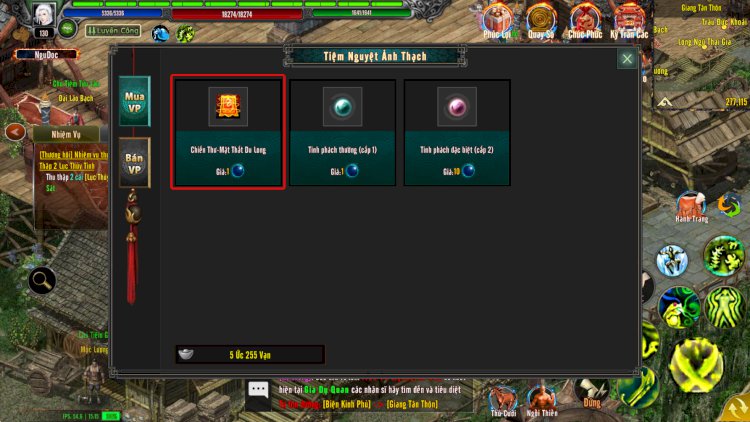Open the Phúc Lợi gift icon
Image resolution: width=750 pixels, height=422 pixels.
tap(499, 20)
